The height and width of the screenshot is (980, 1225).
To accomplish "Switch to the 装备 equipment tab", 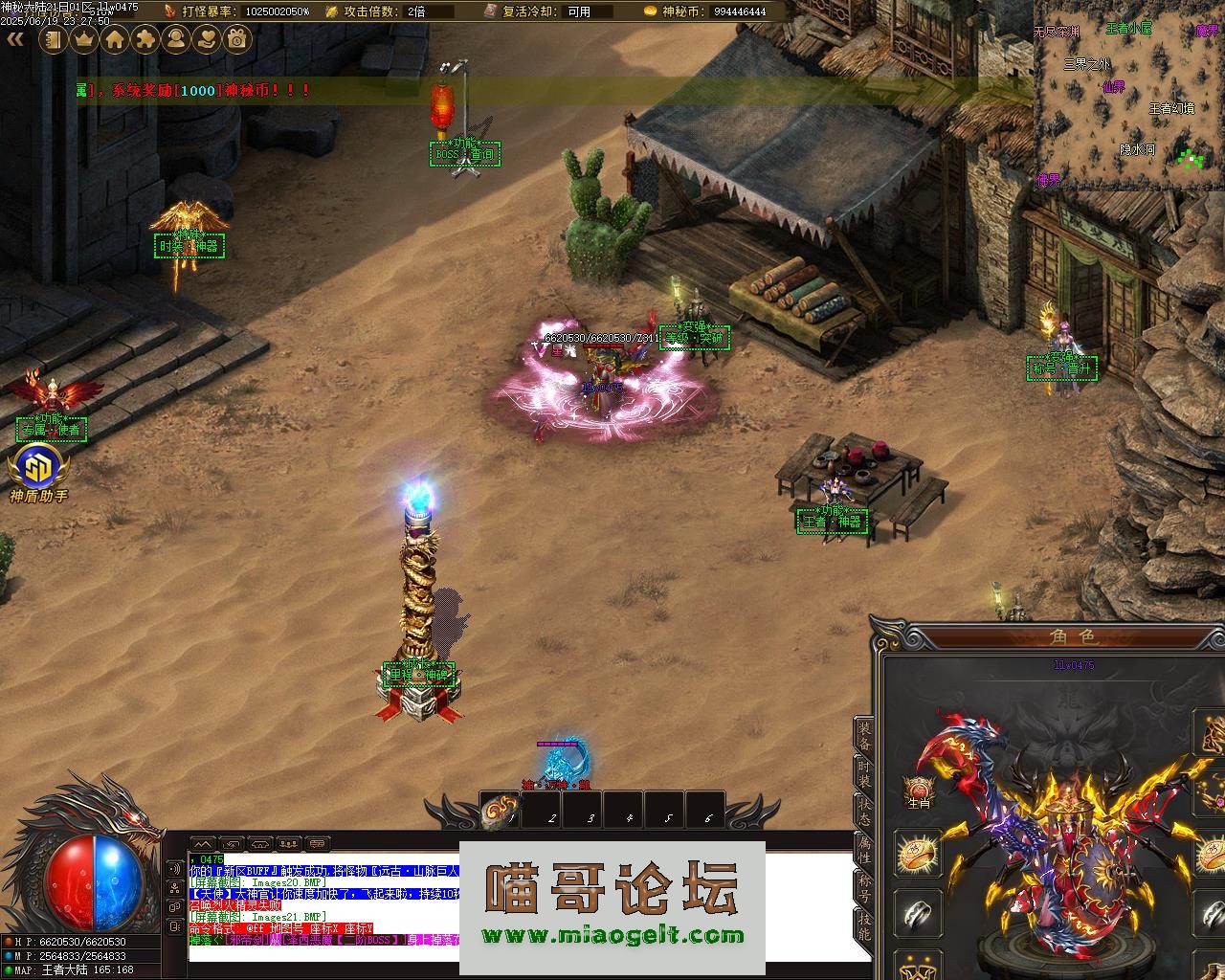I will coord(864,734).
